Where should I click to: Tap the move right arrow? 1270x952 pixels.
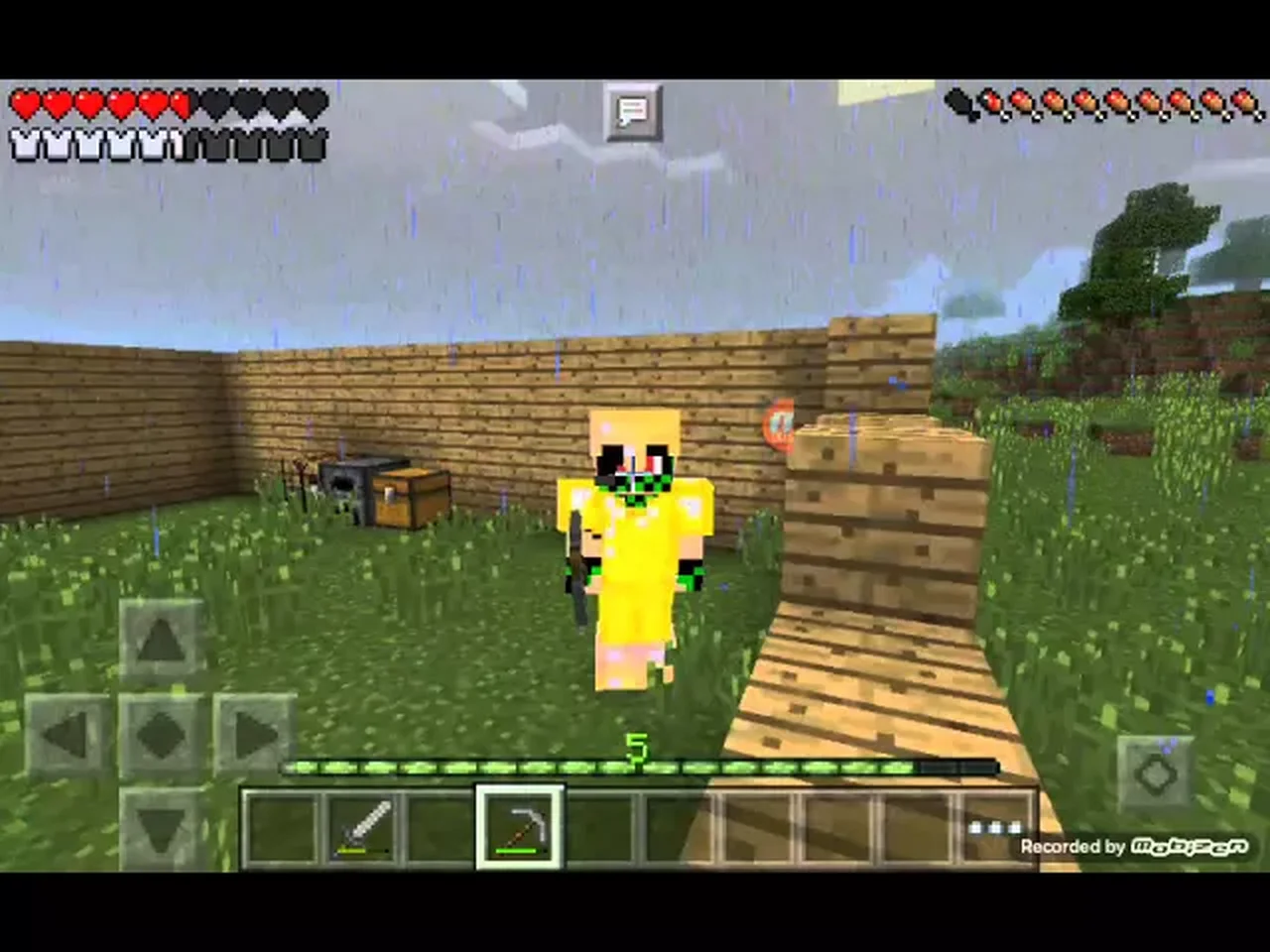coord(254,736)
